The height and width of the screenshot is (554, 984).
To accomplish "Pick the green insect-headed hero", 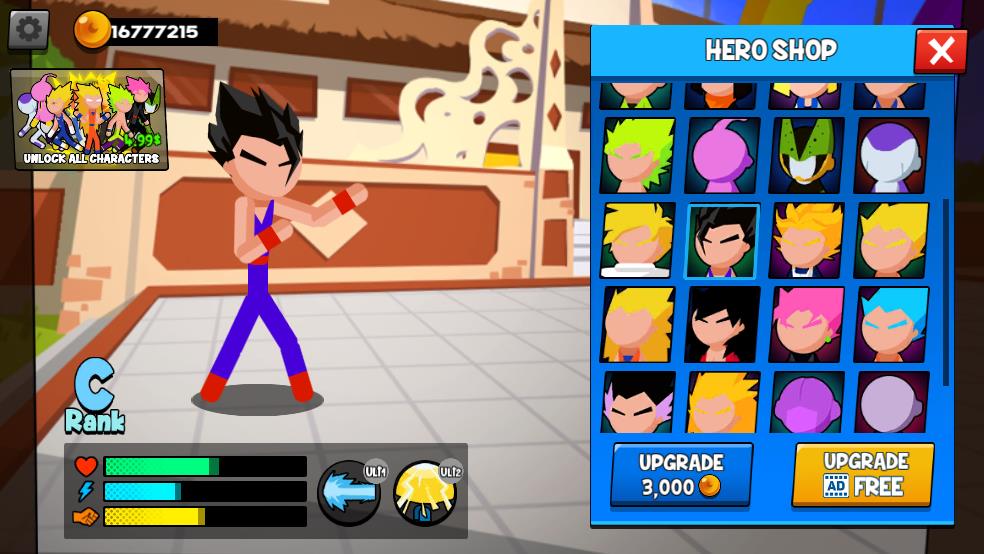I will [x=806, y=156].
